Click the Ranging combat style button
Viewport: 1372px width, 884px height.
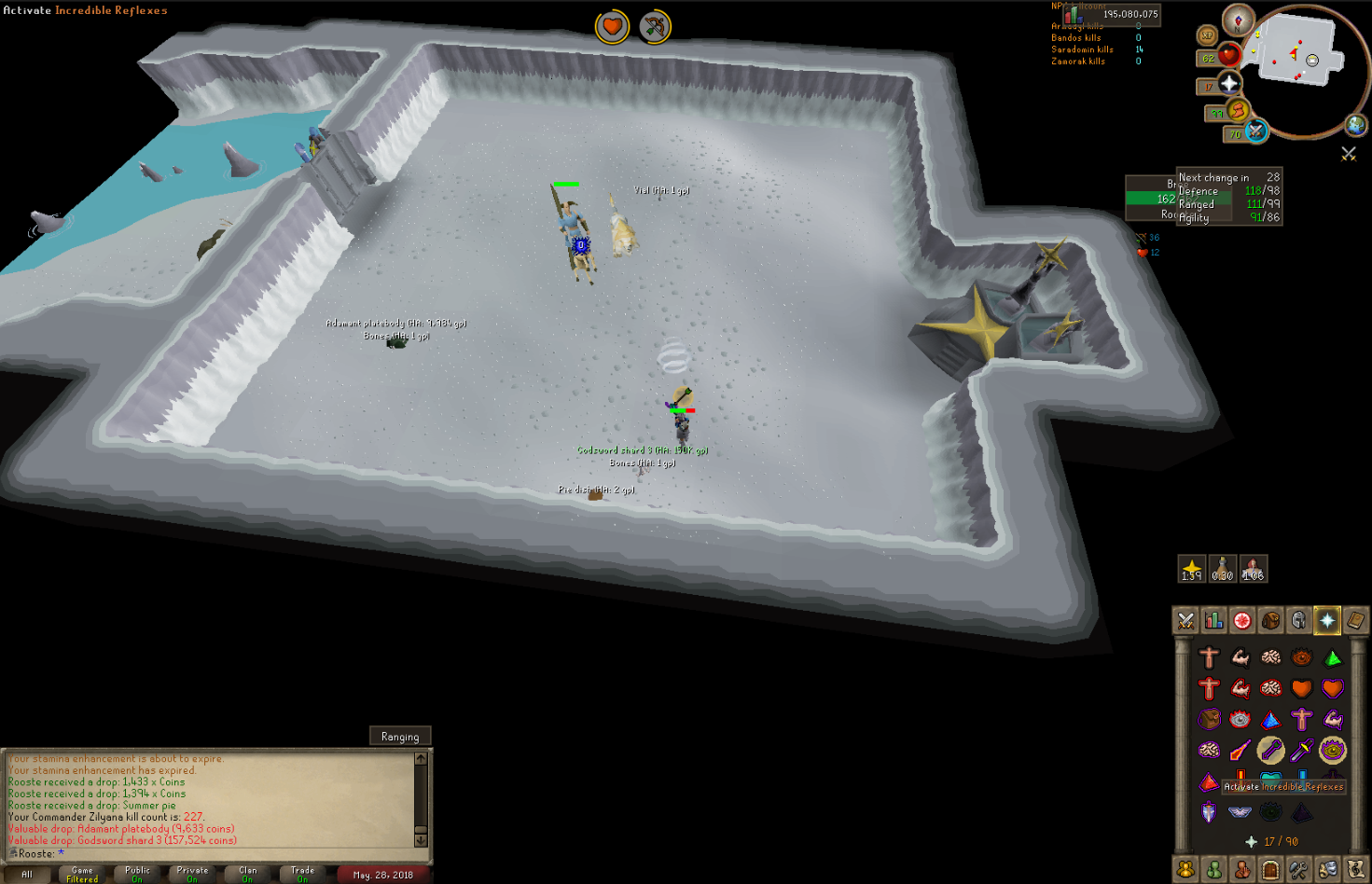pyautogui.click(x=401, y=736)
